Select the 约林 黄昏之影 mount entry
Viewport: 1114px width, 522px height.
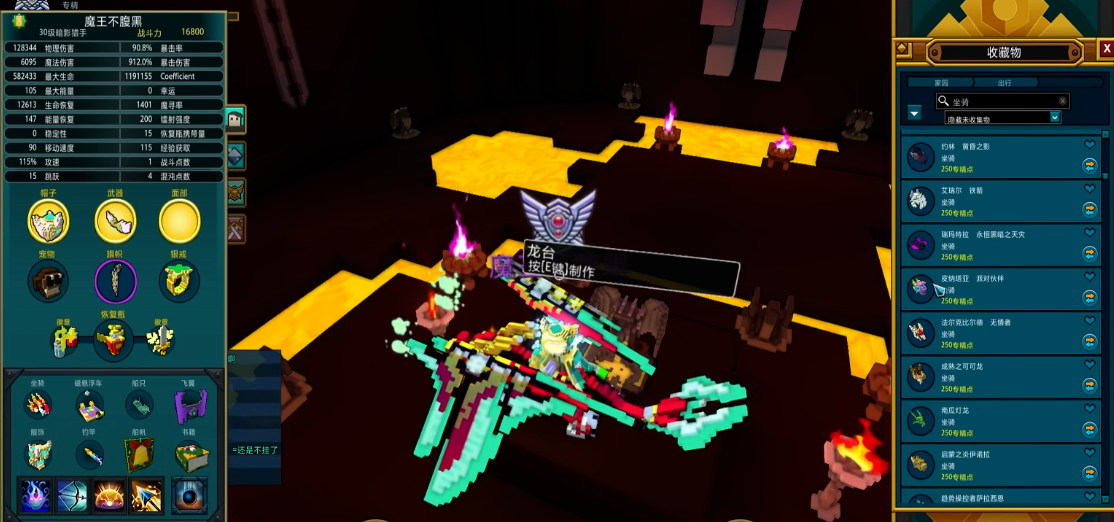click(990, 156)
